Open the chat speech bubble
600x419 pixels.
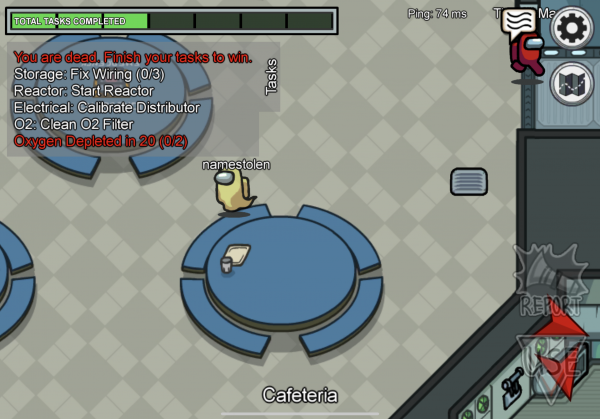(519, 22)
